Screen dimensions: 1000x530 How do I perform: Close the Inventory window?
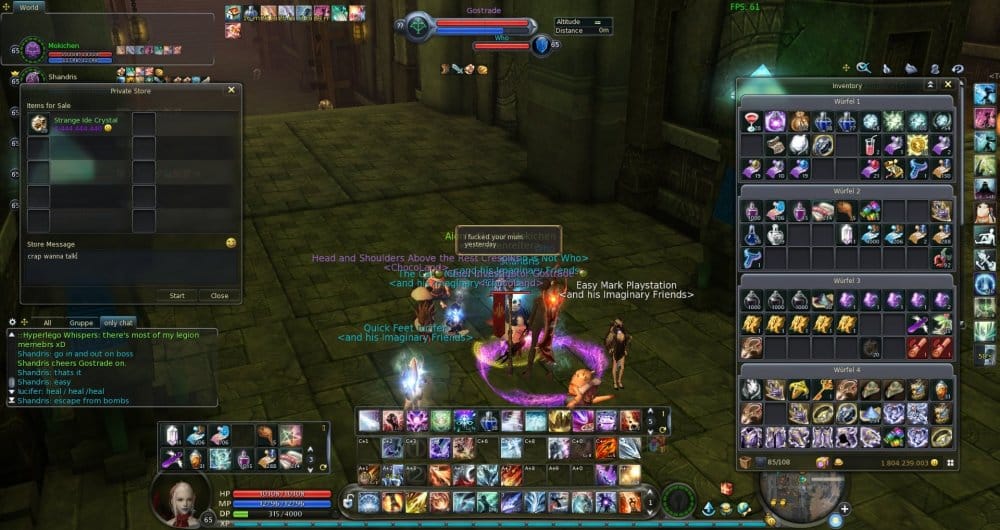pos(948,85)
